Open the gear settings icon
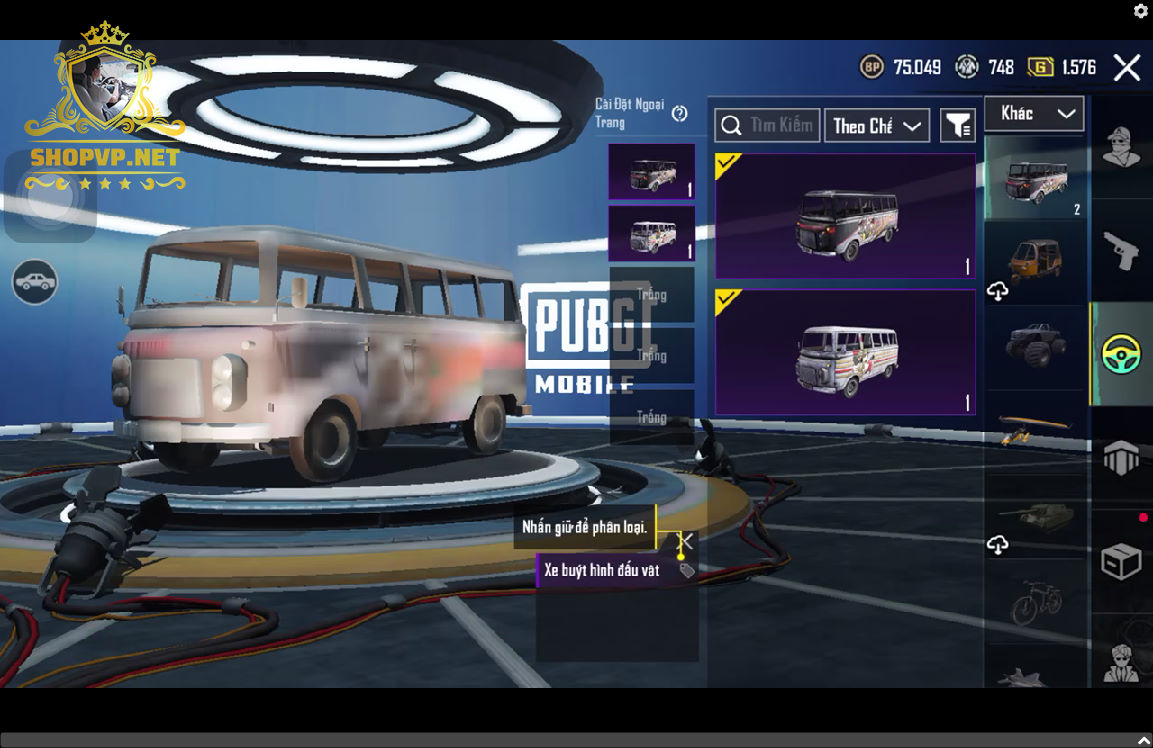 coord(1141,11)
